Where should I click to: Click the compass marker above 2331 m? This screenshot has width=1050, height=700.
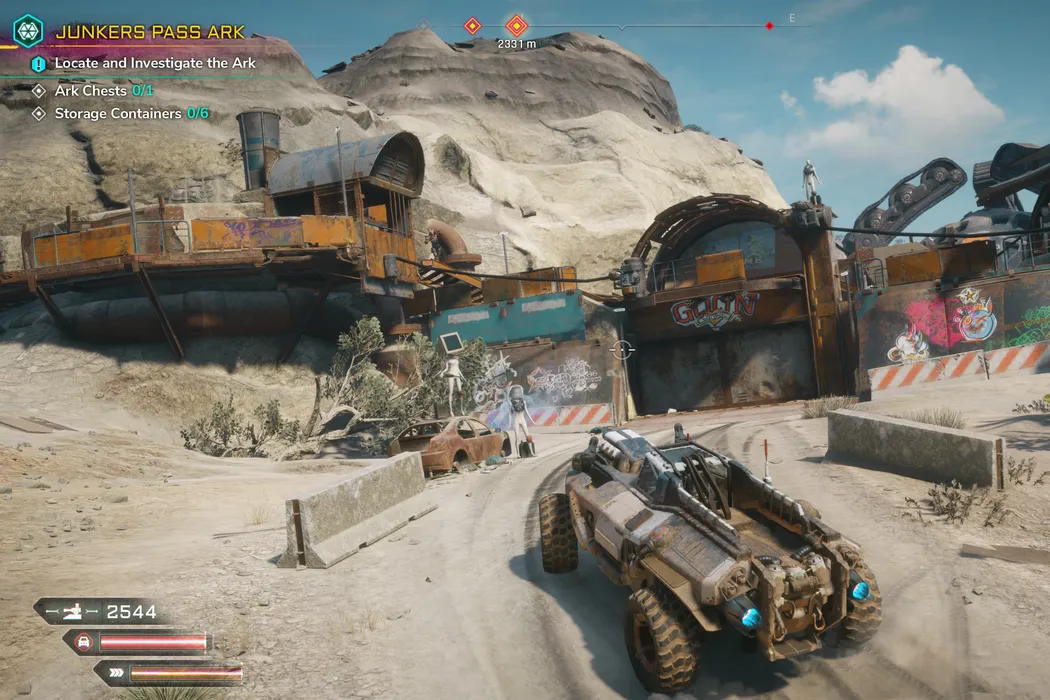516,25
